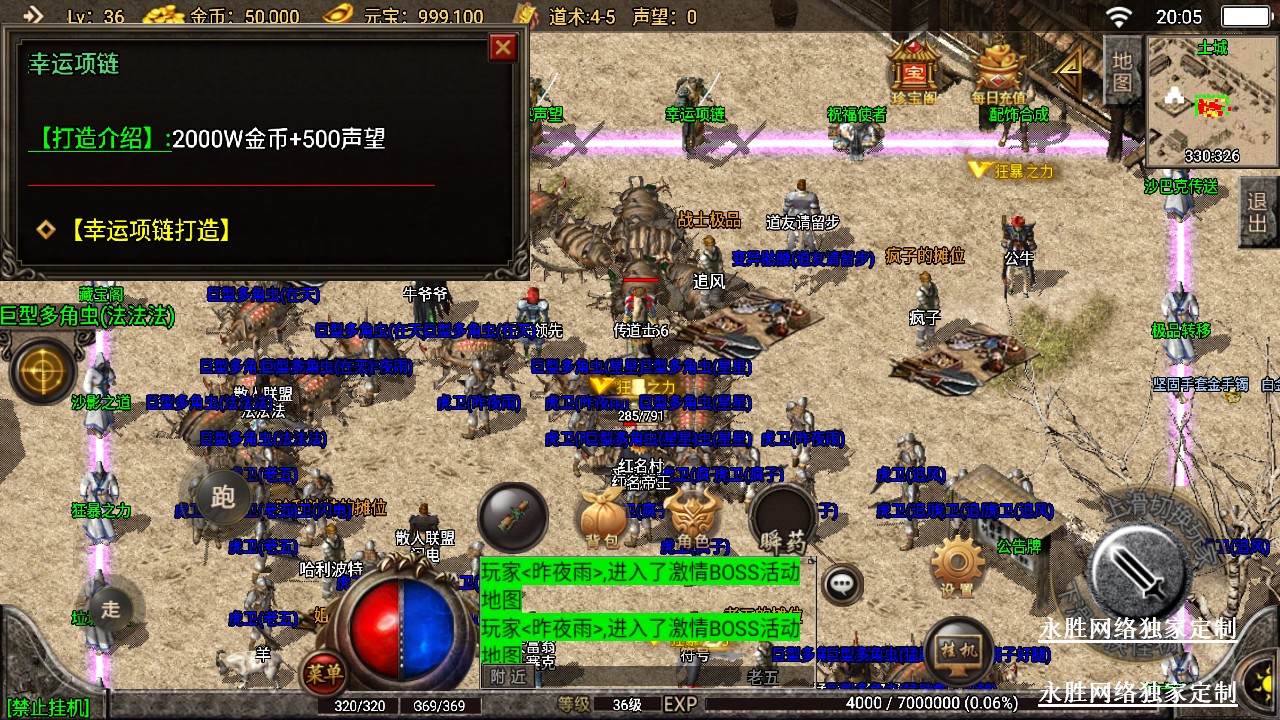Open the chat speech bubble button

(x=843, y=583)
